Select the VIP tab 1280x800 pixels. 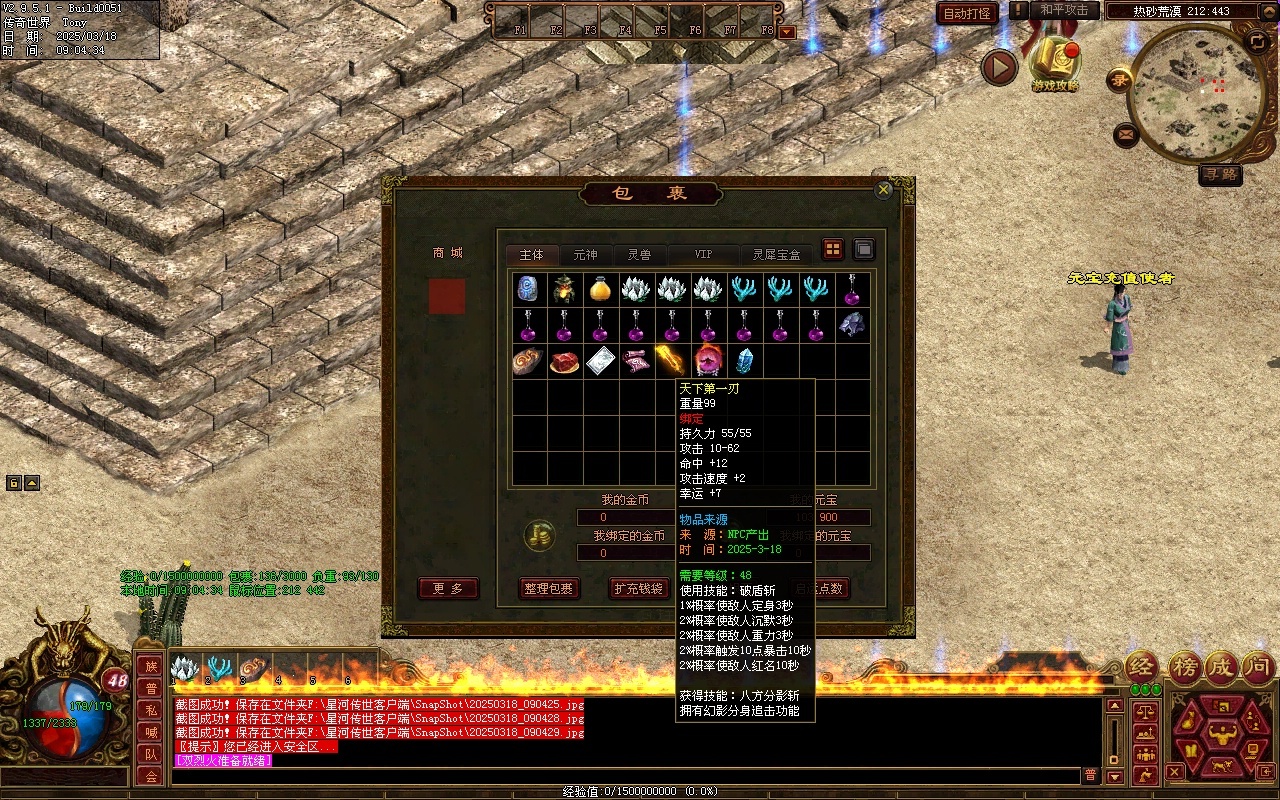pos(704,255)
